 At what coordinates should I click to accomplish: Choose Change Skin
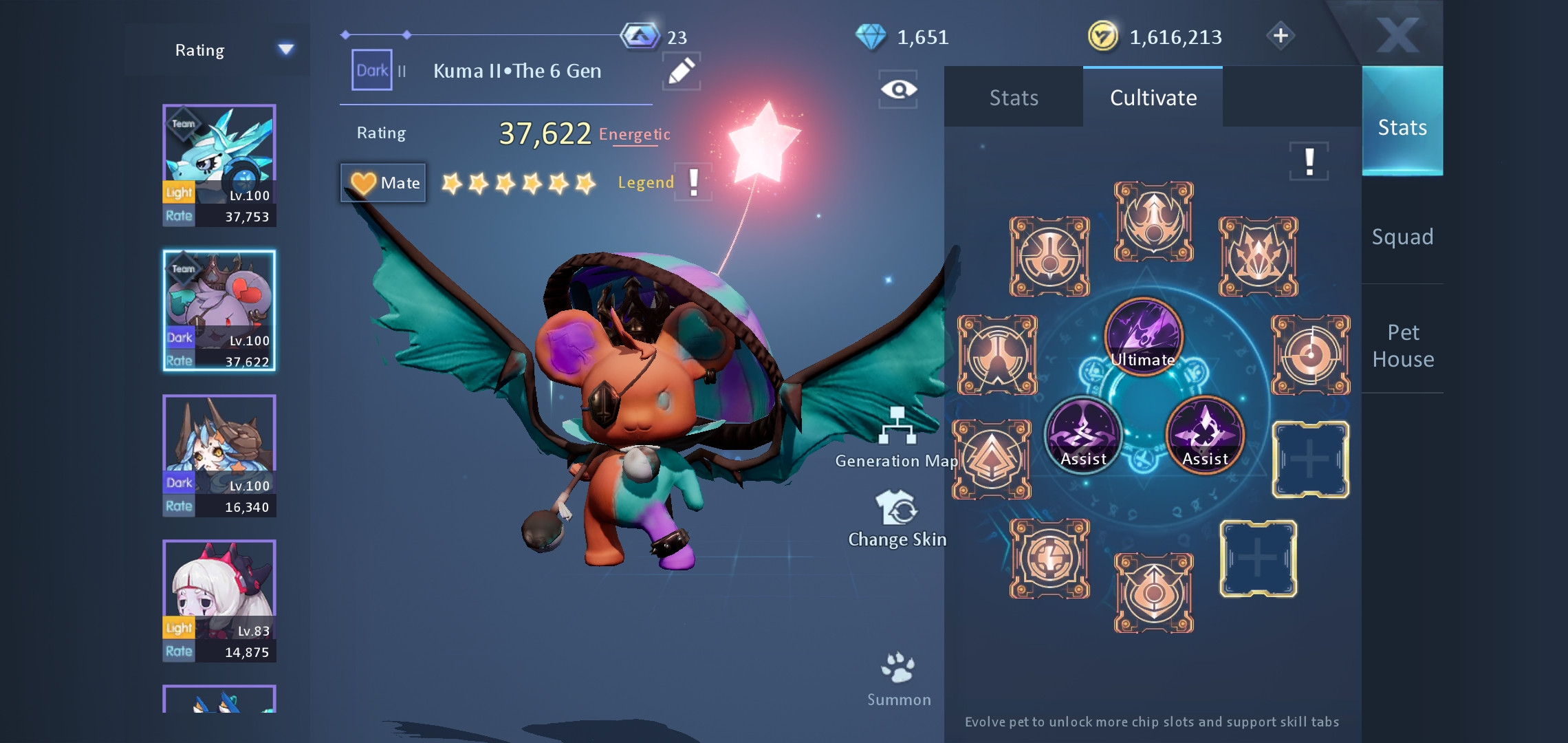tap(897, 519)
